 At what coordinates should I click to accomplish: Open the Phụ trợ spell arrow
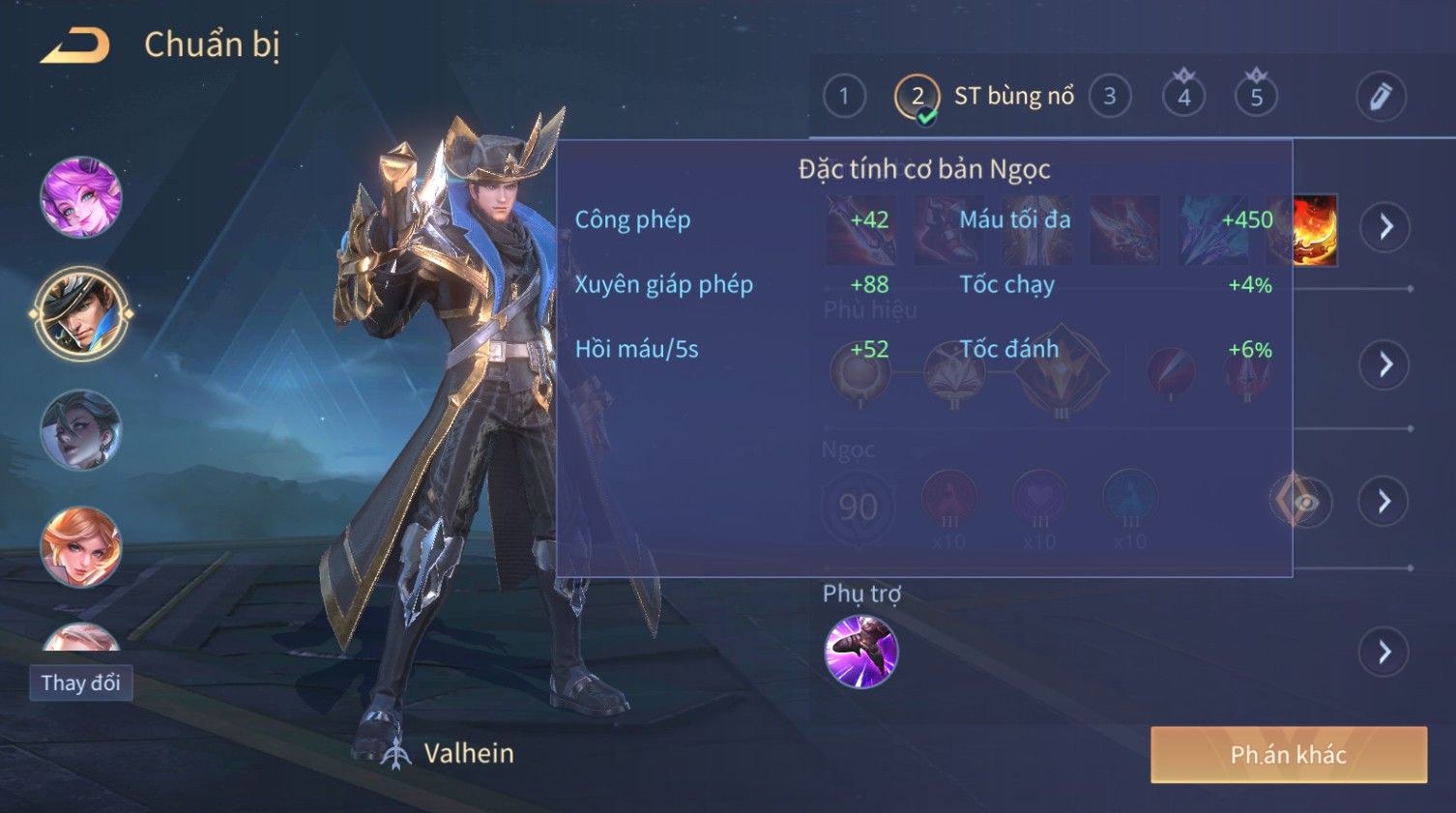point(1385,653)
